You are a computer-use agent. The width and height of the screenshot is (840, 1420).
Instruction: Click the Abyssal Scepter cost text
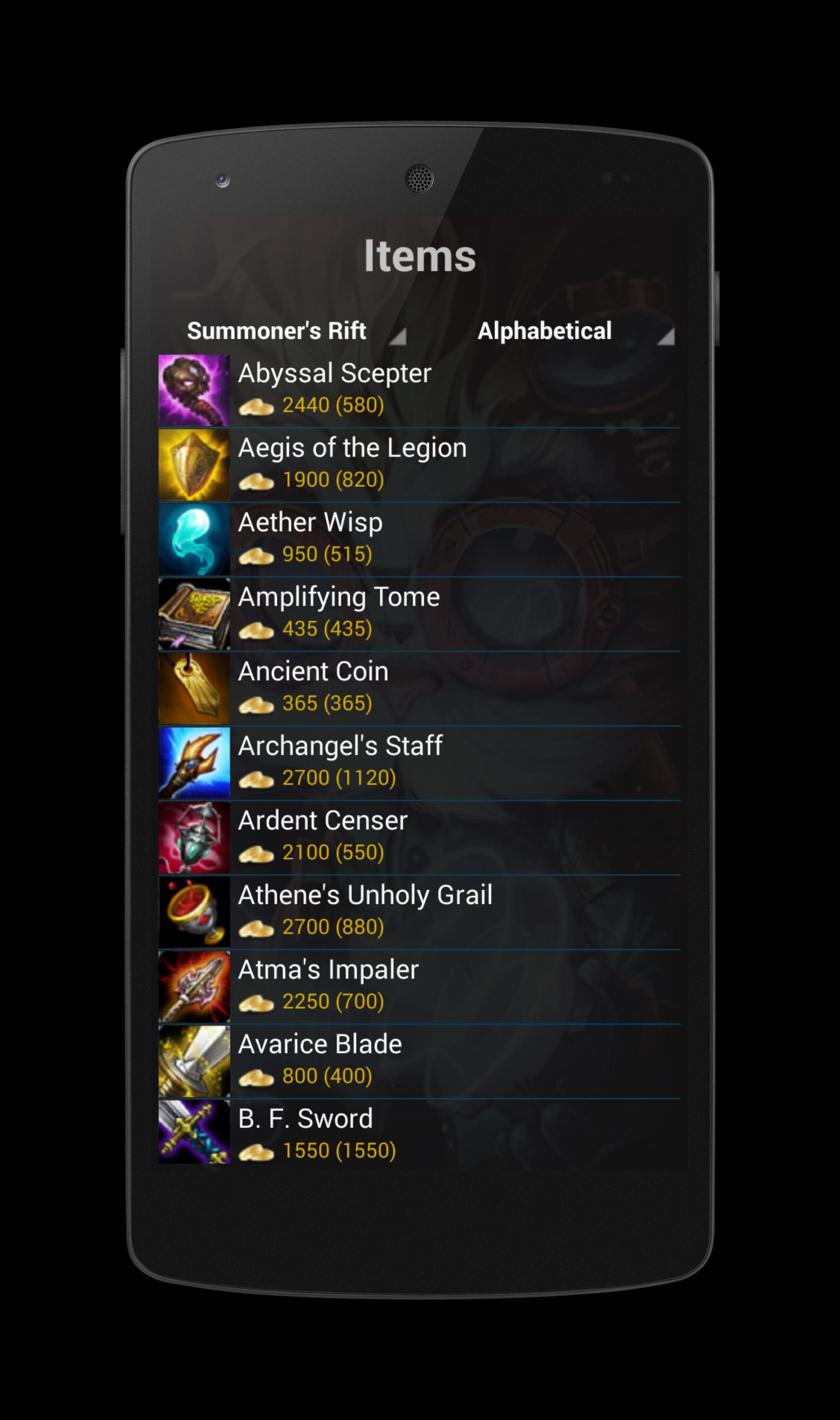(x=332, y=405)
